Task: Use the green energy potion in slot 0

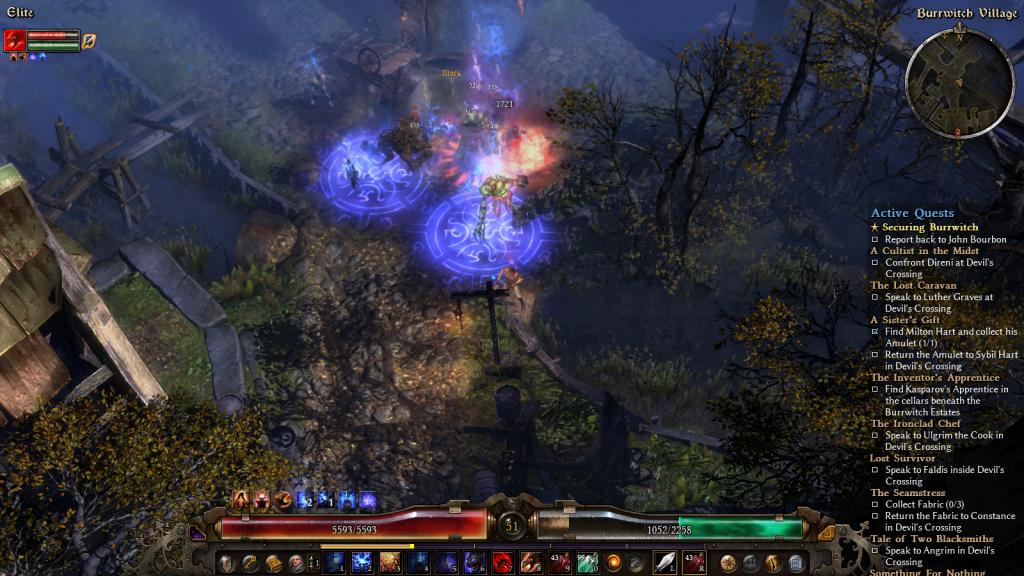Action: [587, 562]
